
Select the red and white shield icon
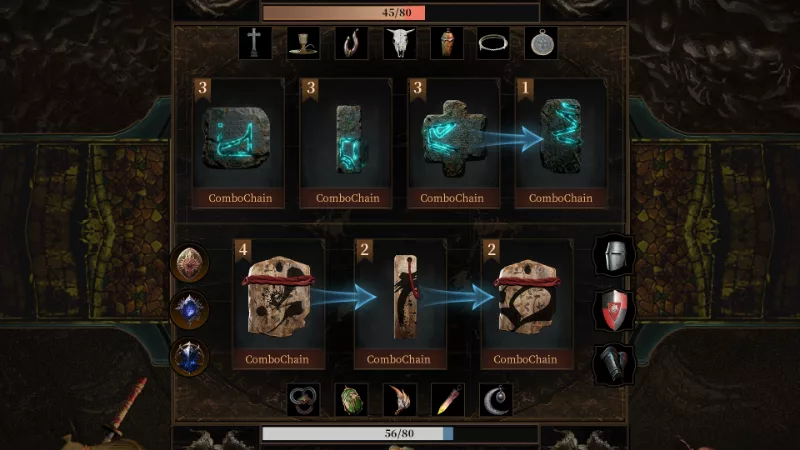pos(613,309)
